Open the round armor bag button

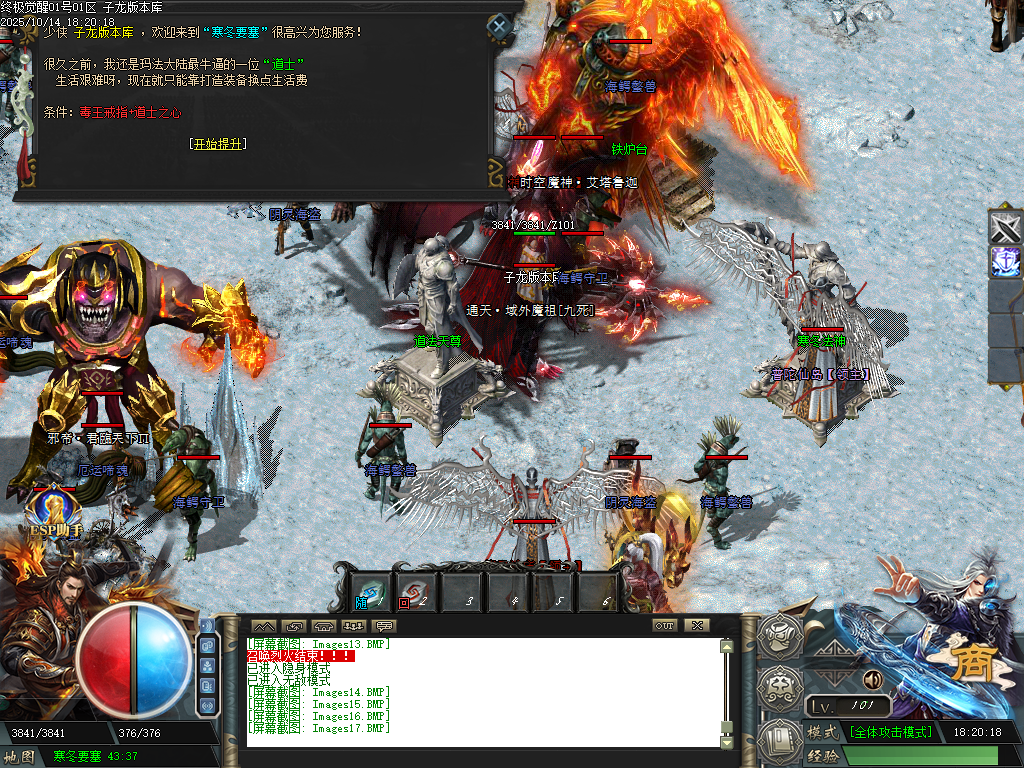point(778,687)
